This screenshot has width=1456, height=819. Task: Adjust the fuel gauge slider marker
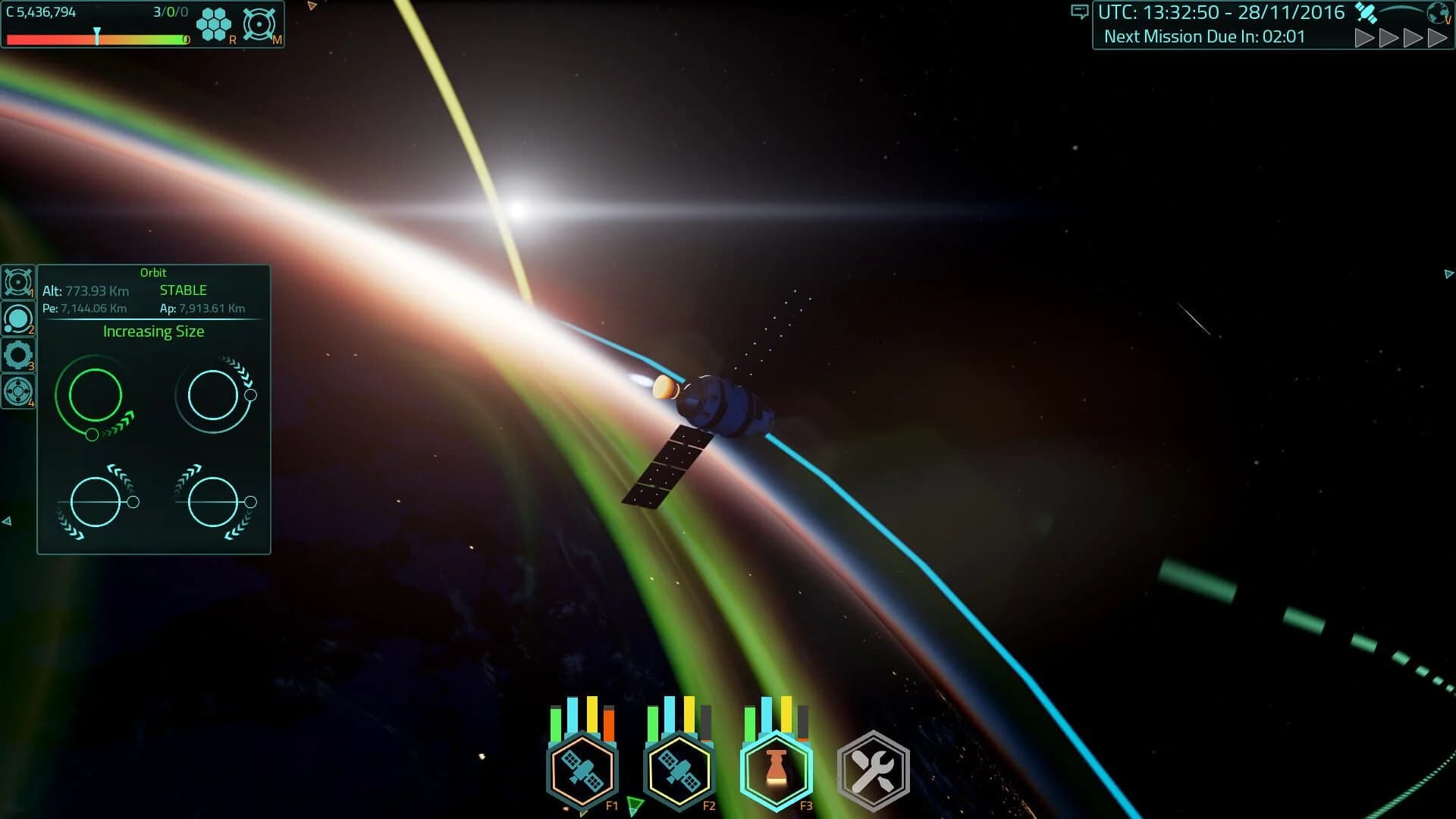point(97,33)
